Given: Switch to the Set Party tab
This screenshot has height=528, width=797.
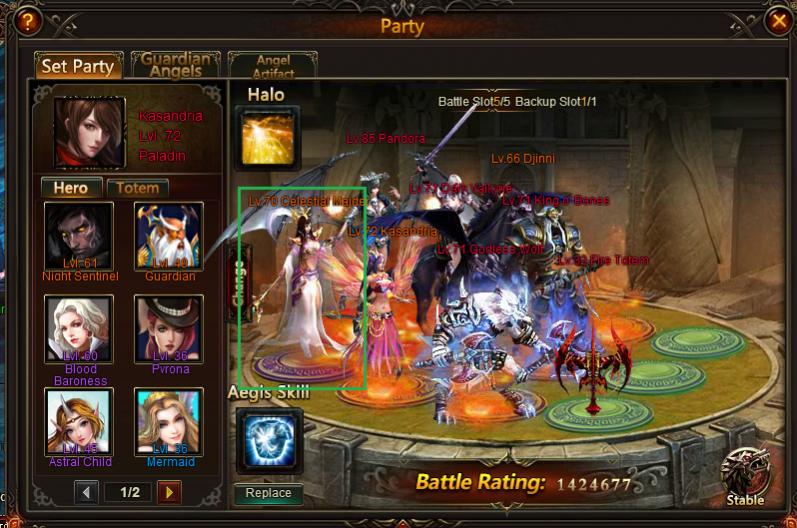Looking at the screenshot, I should click(78, 67).
